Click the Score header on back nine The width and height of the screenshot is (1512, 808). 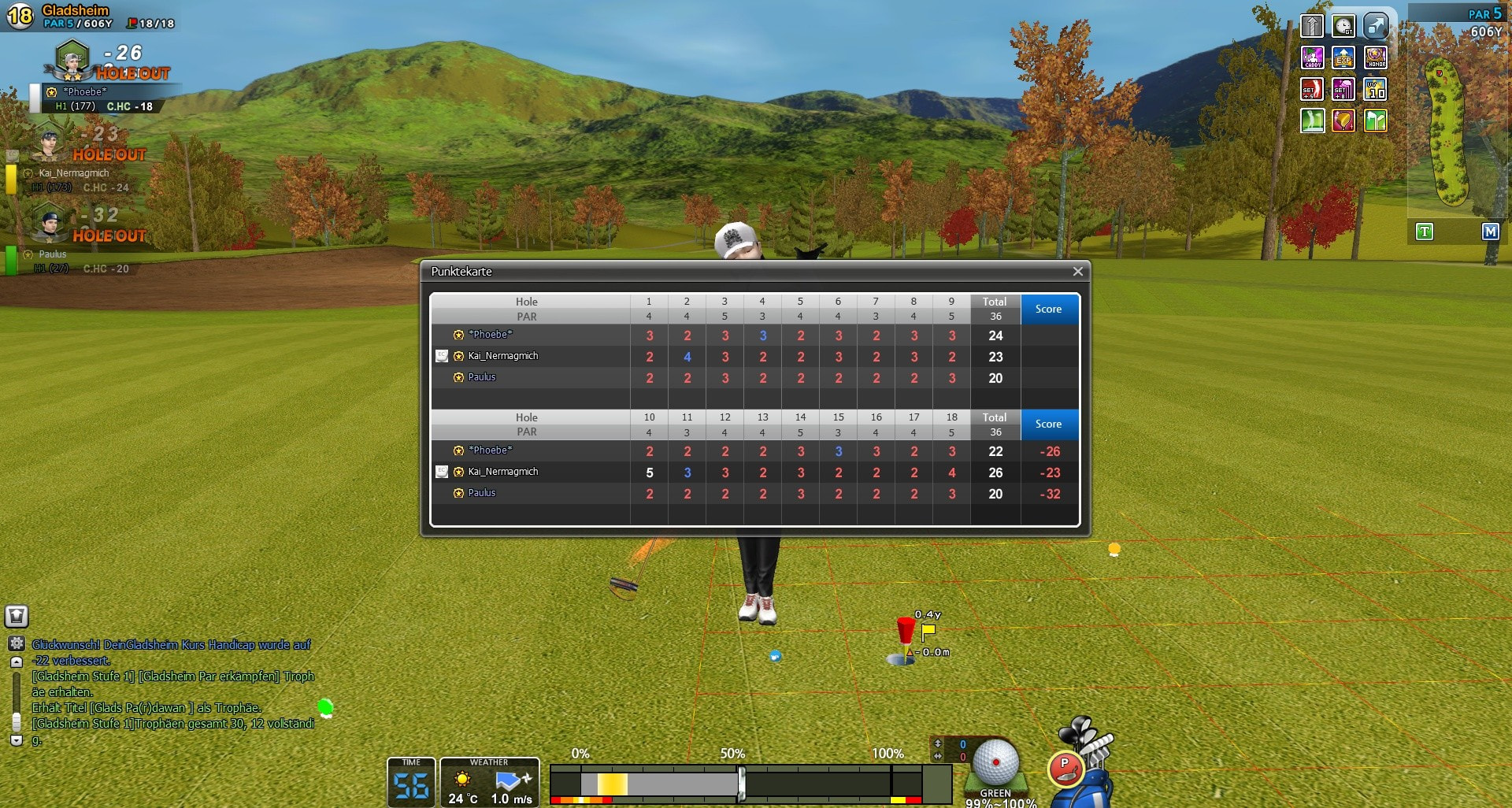coord(1048,424)
